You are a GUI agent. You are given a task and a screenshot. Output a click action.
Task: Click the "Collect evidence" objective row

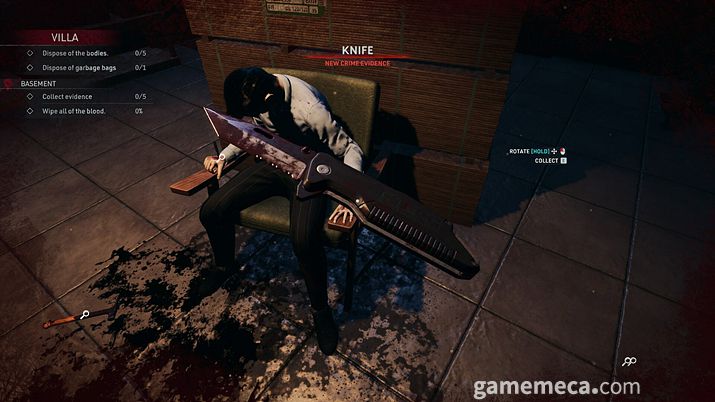(x=67, y=96)
